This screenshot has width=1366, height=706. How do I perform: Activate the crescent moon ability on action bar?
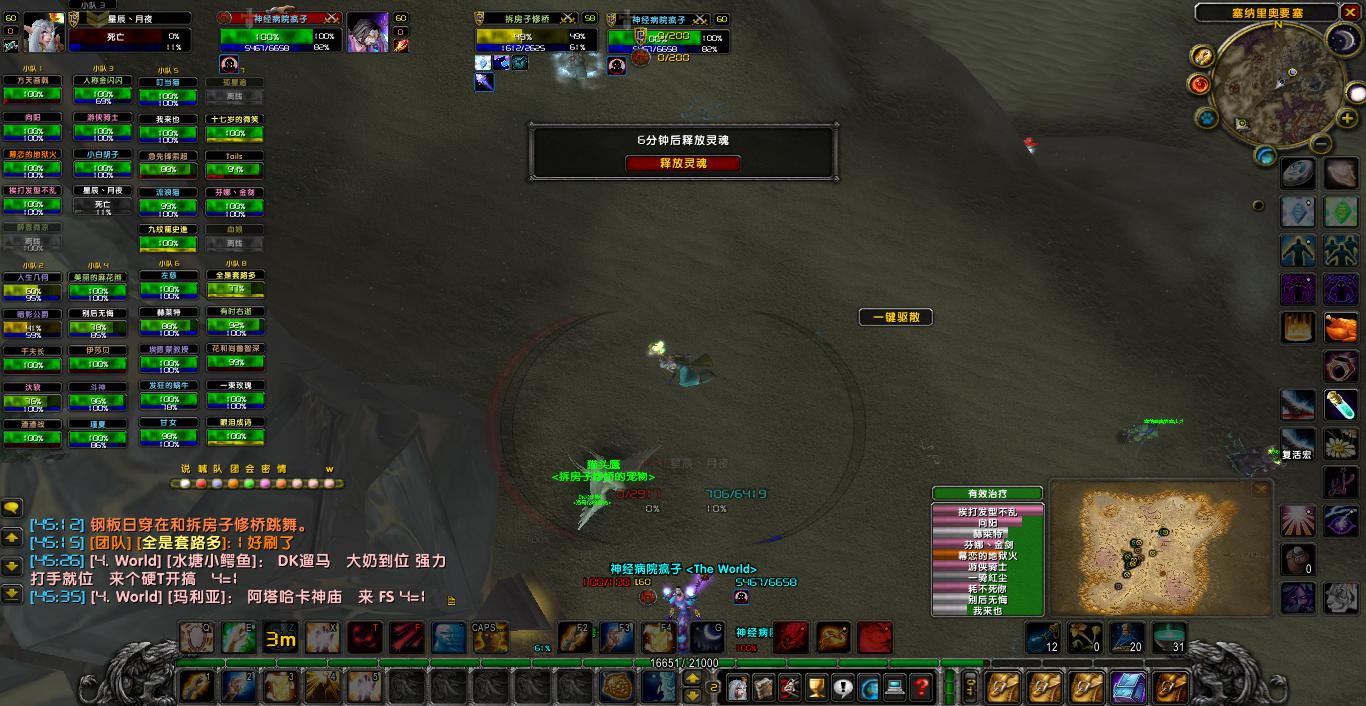click(707, 637)
